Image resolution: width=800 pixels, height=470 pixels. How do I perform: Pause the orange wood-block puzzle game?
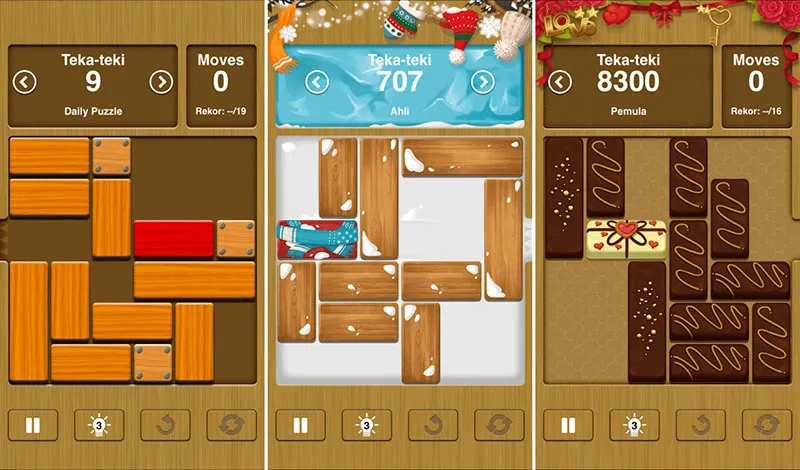(33, 425)
